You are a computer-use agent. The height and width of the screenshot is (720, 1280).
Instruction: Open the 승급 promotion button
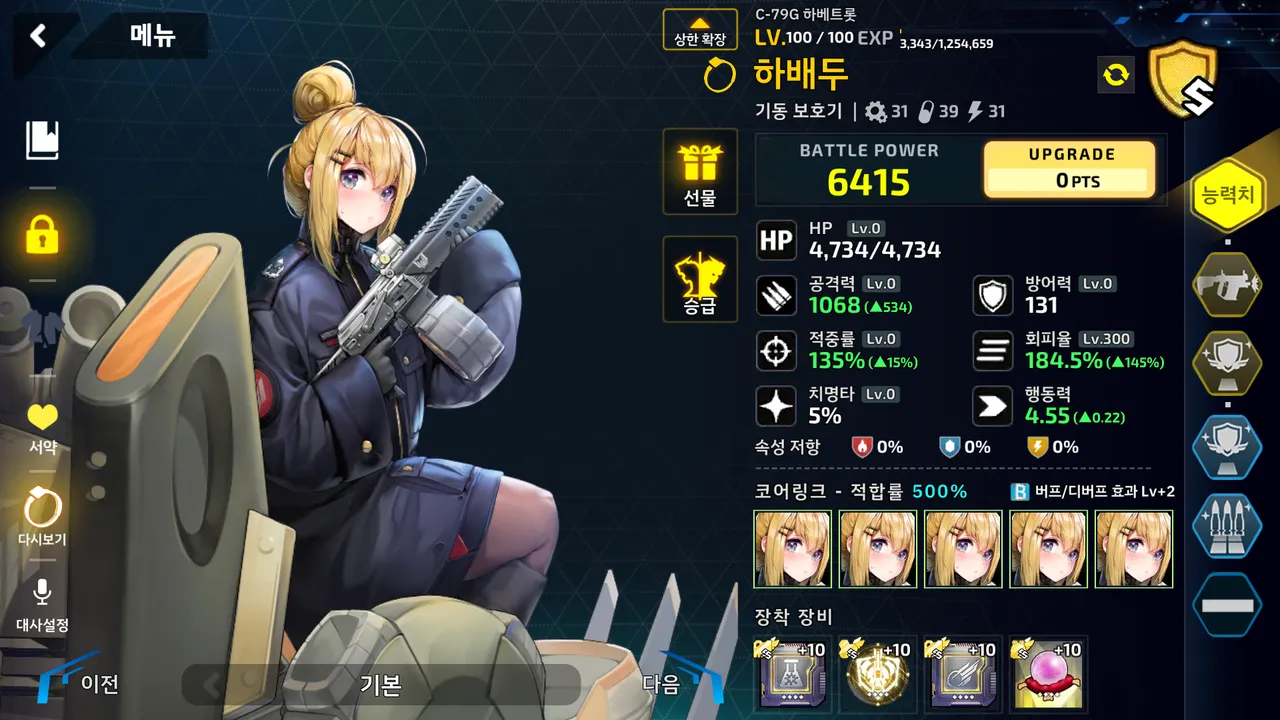[700, 280]
